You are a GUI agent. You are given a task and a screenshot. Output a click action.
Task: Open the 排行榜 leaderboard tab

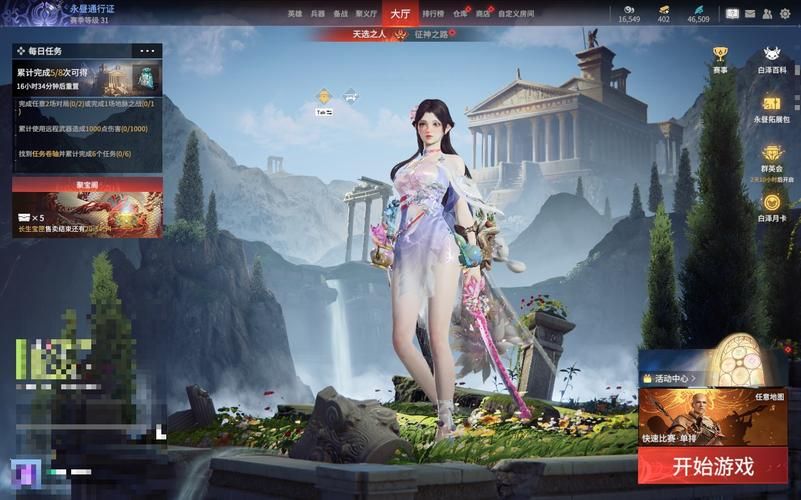click(433, 14)
